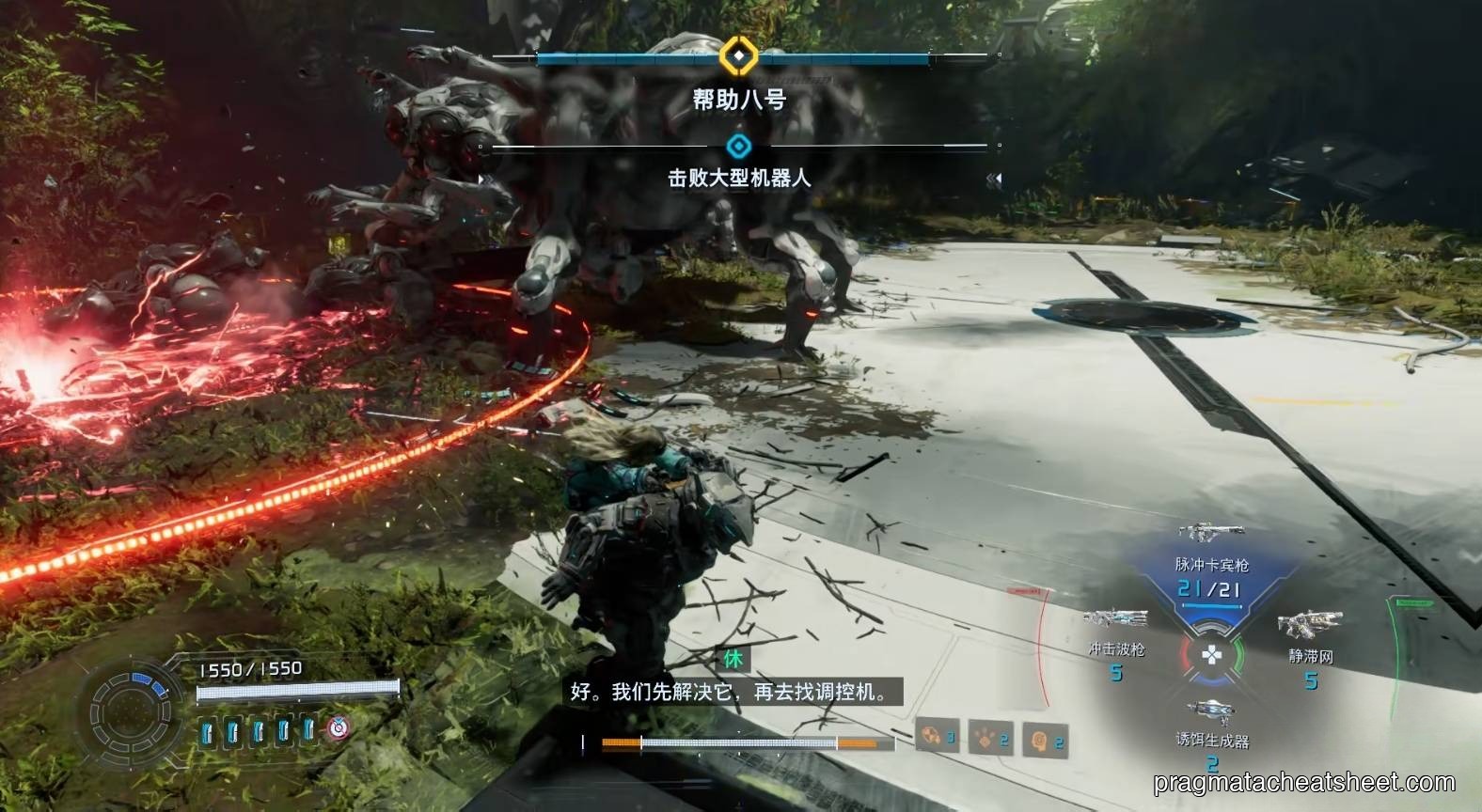Click the blue diamond sub-objective marker
Screen dimensions: 1482x812
[x=739, y=146]
